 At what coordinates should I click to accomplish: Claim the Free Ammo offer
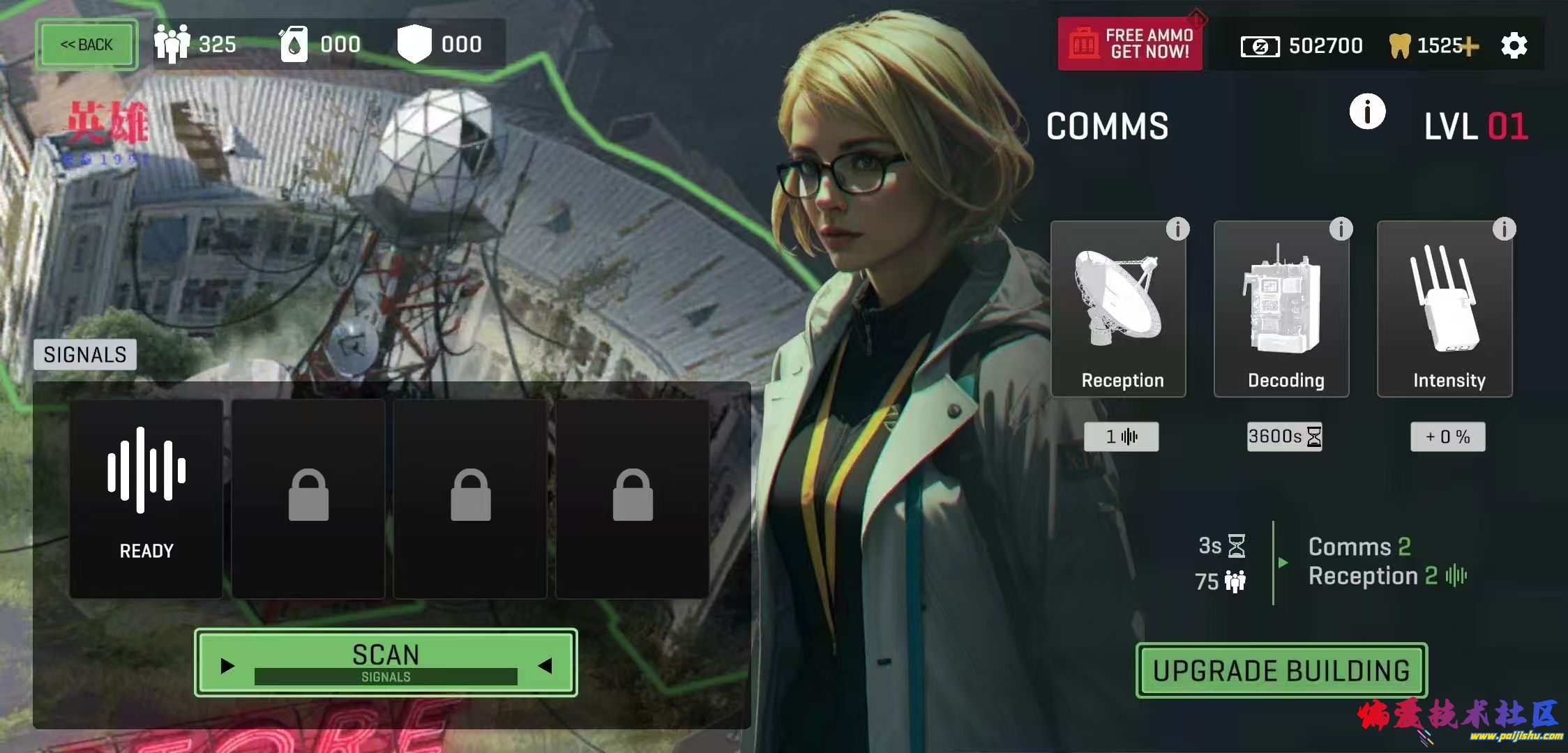click(1130, 44)
